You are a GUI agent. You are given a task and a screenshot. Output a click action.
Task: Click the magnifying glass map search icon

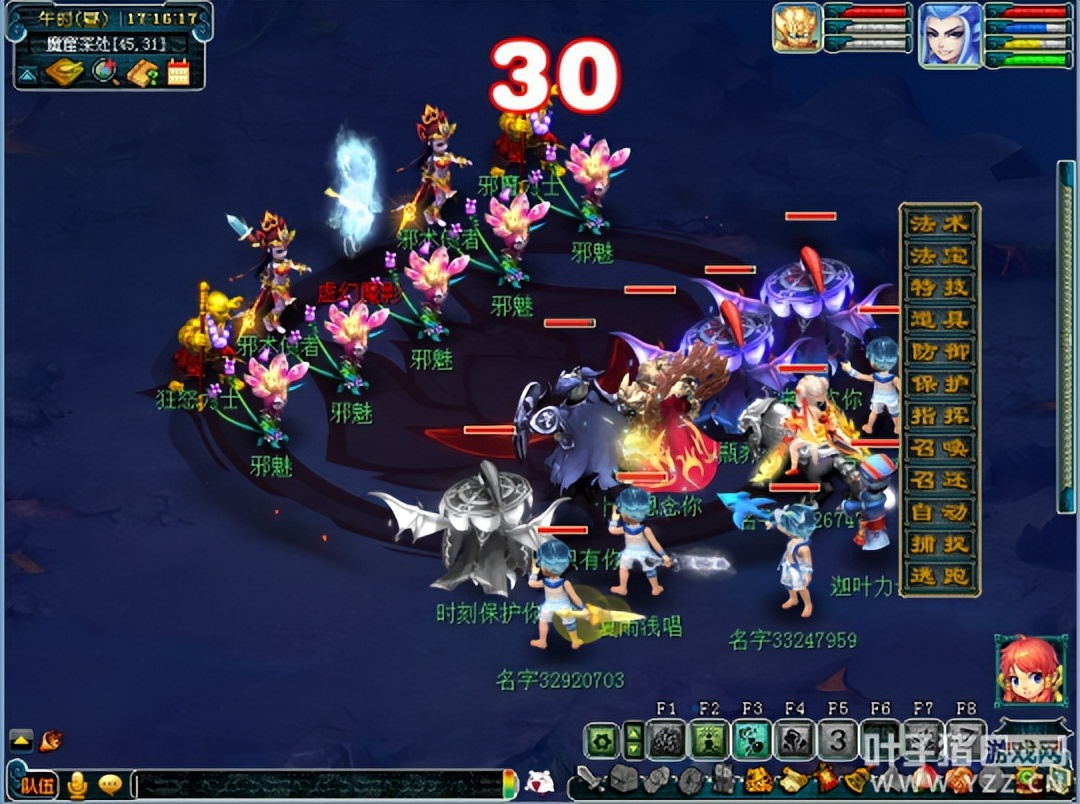(104, 72)
